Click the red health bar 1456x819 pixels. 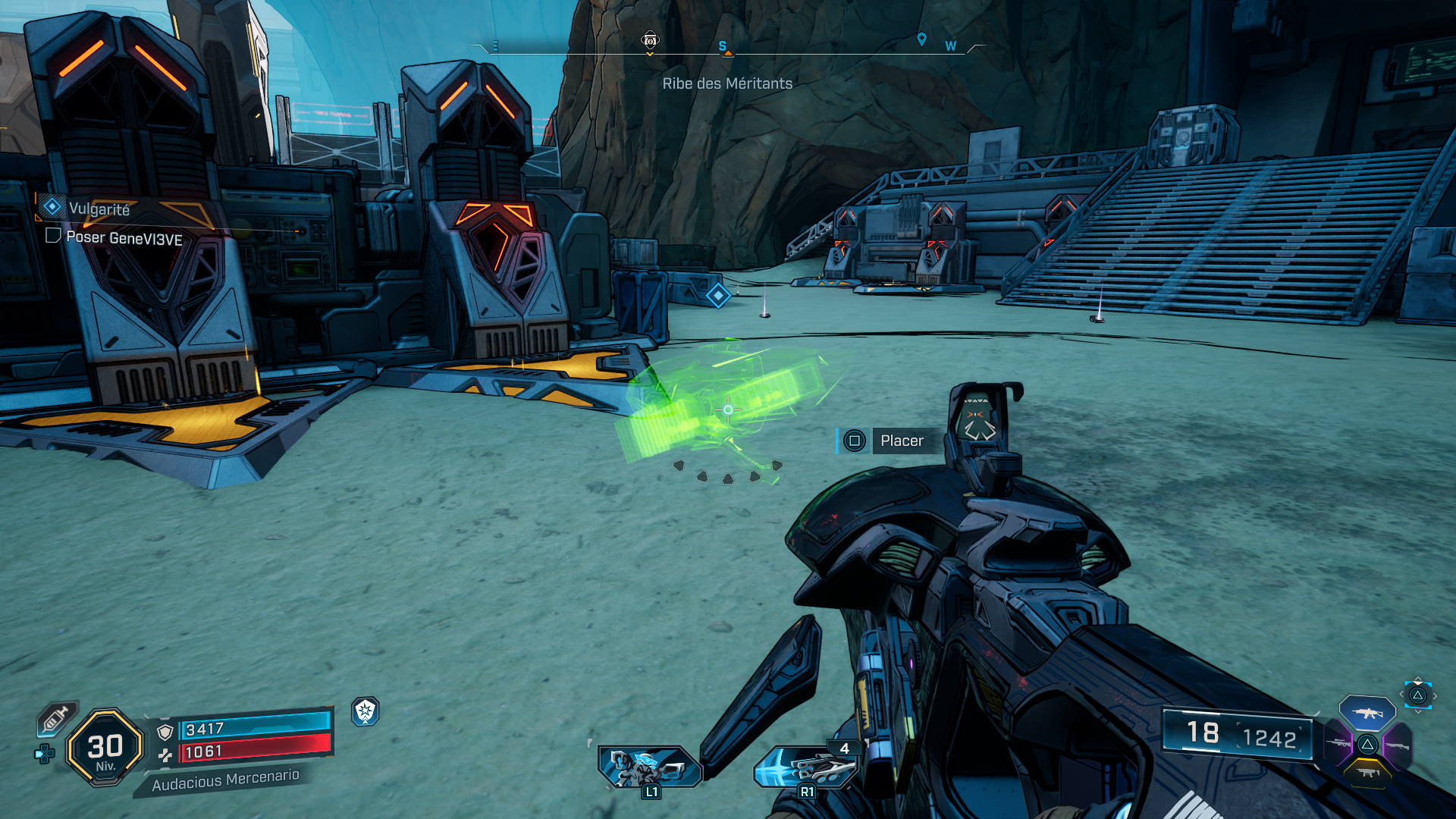coord(255,750)
